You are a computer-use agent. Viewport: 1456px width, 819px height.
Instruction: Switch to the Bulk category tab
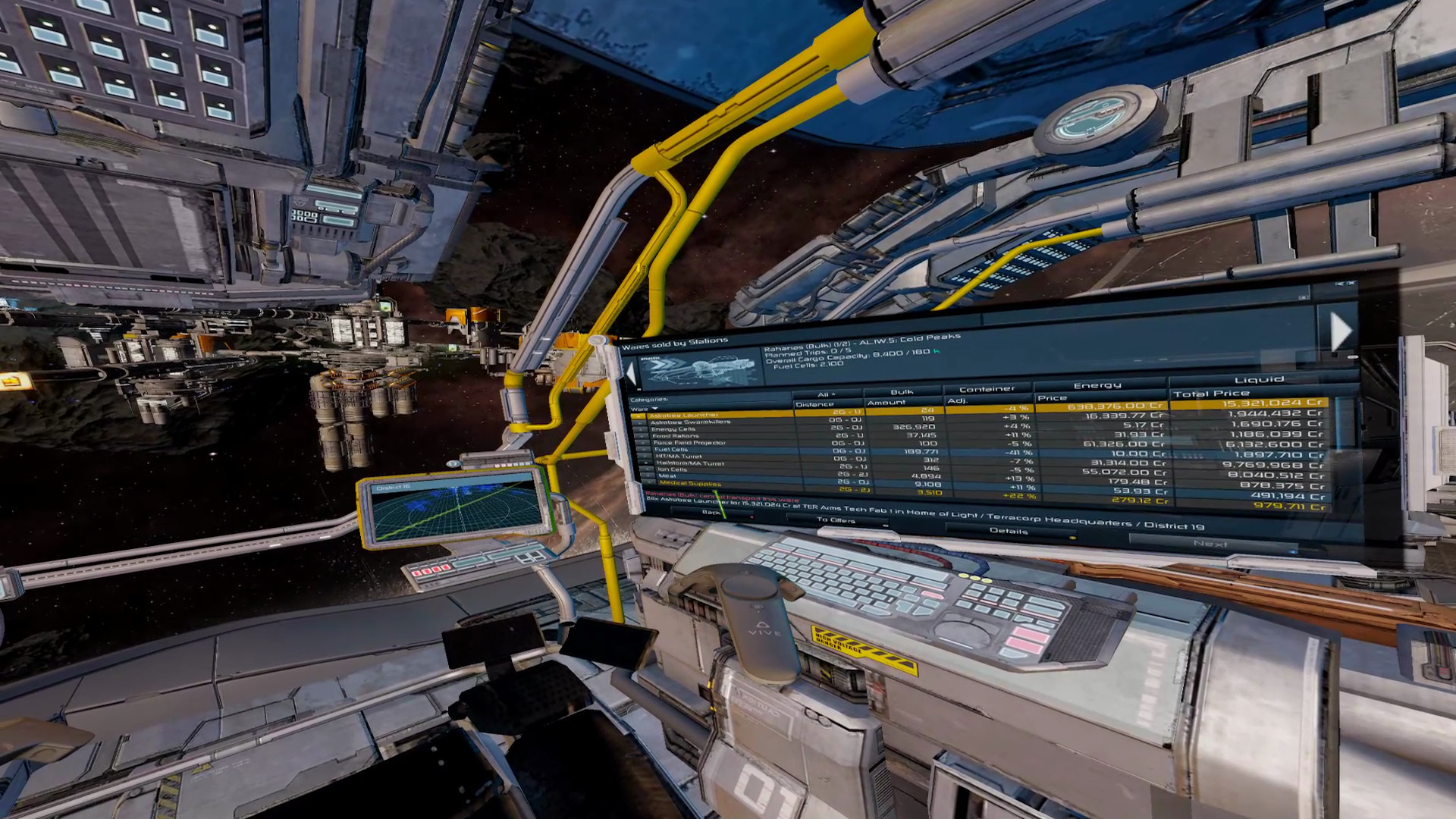901,392
